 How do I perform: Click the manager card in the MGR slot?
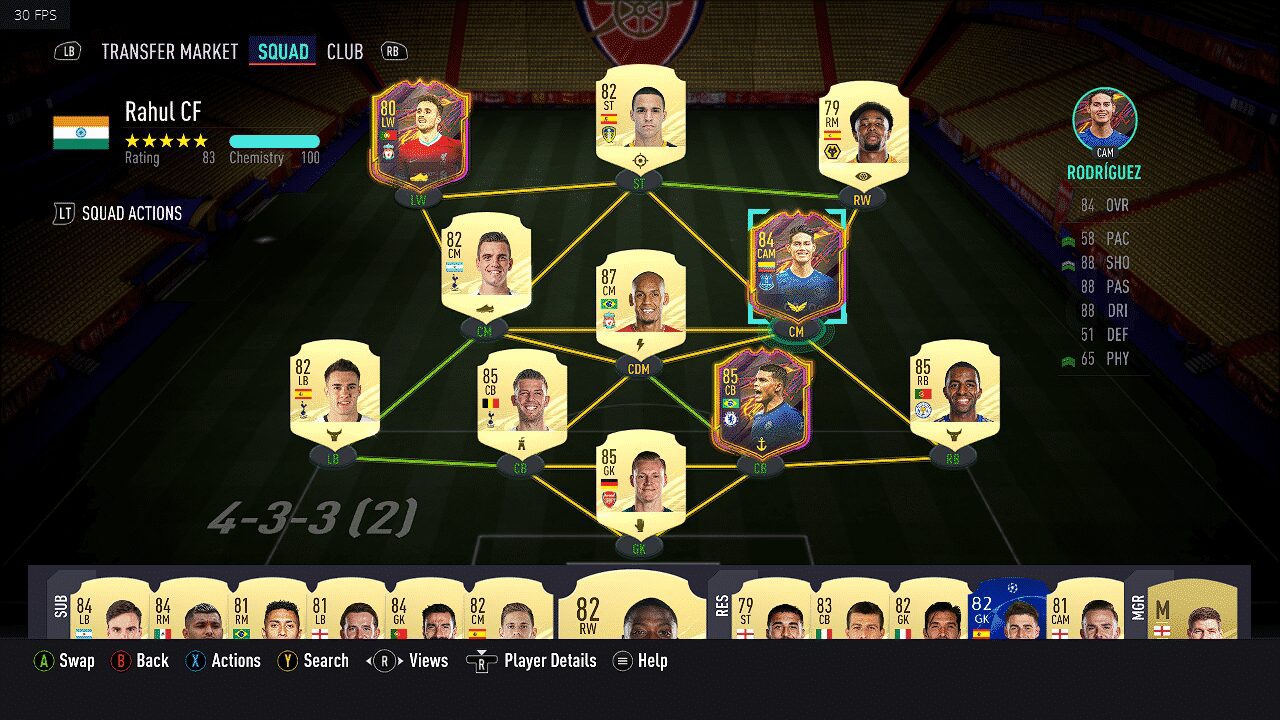(x=1192, y=608)
